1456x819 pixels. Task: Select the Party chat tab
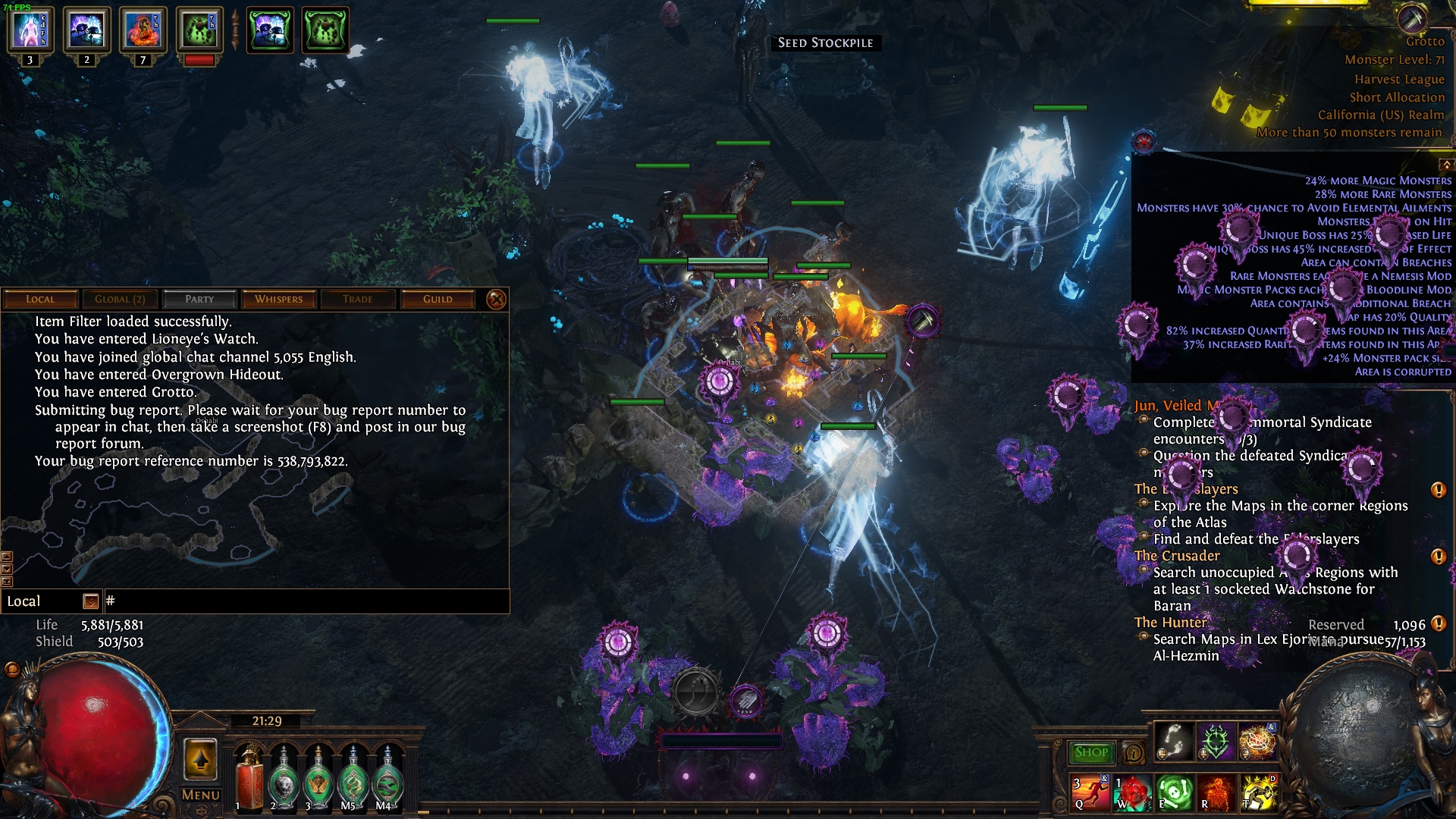199,299
